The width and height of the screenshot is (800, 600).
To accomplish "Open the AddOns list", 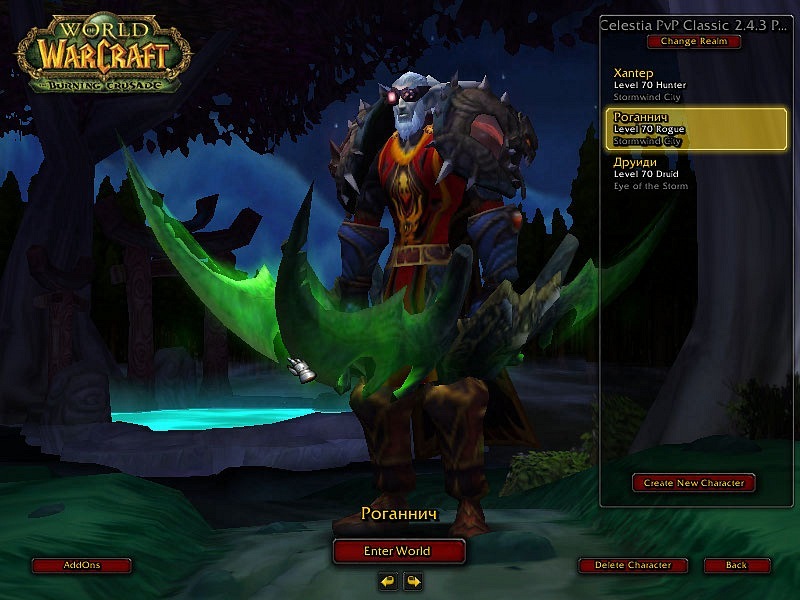I will click(x=81, y=565).
